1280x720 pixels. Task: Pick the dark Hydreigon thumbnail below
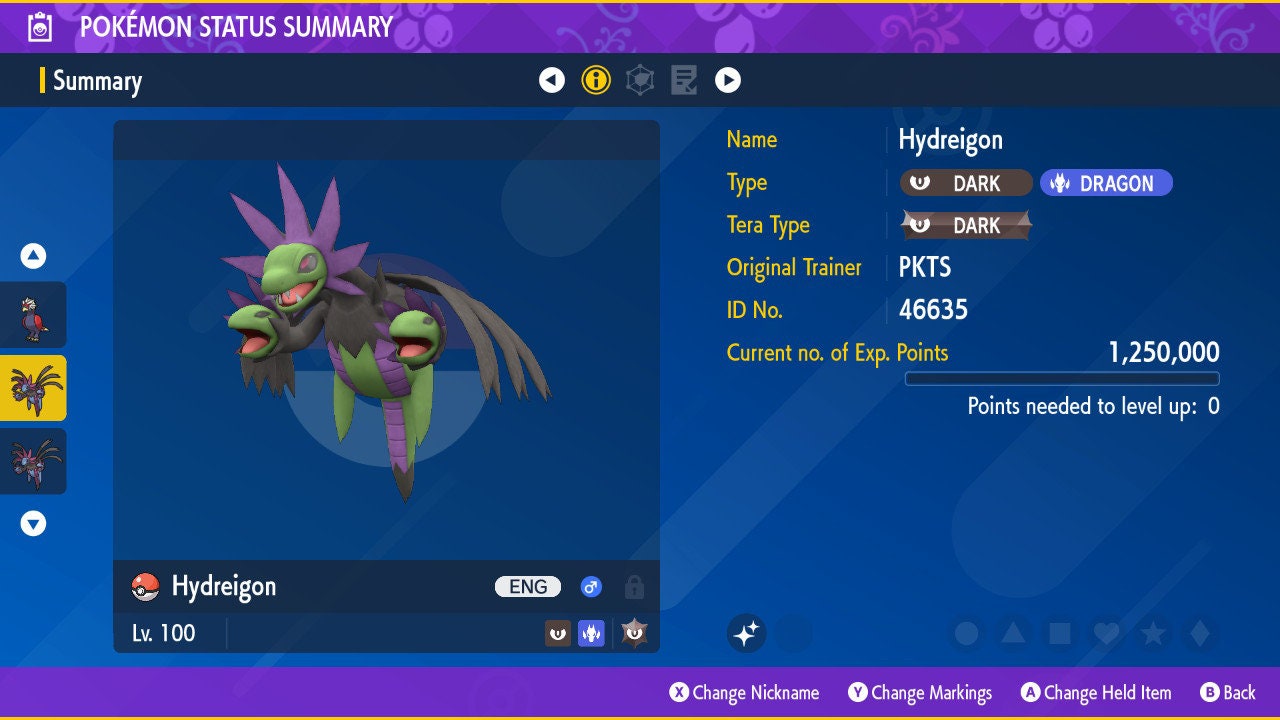point(34,461)
